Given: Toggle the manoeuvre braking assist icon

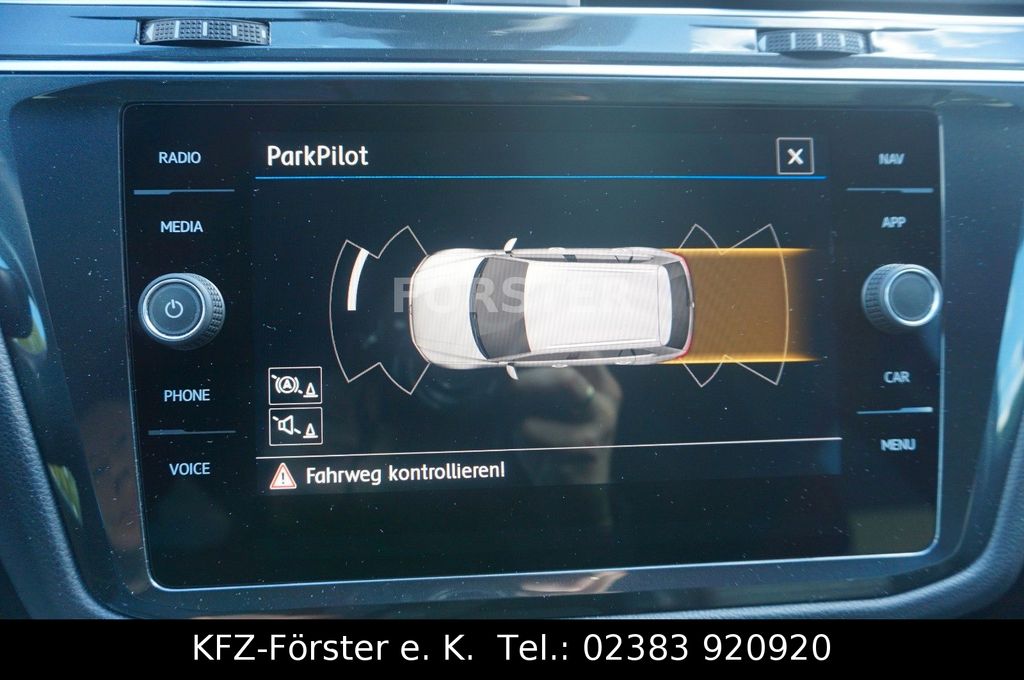Looking at the screenshot, I should click(295, 385).
